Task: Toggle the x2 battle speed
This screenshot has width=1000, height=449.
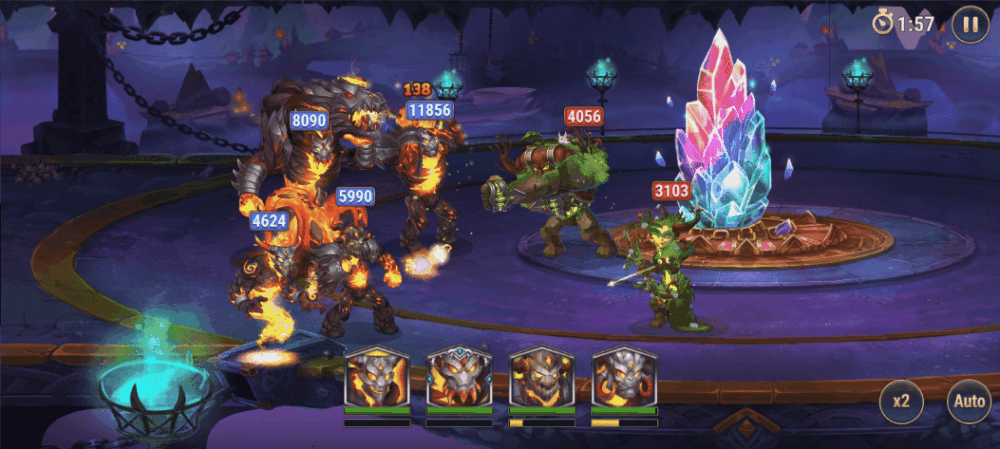Action: click(901, 402)
